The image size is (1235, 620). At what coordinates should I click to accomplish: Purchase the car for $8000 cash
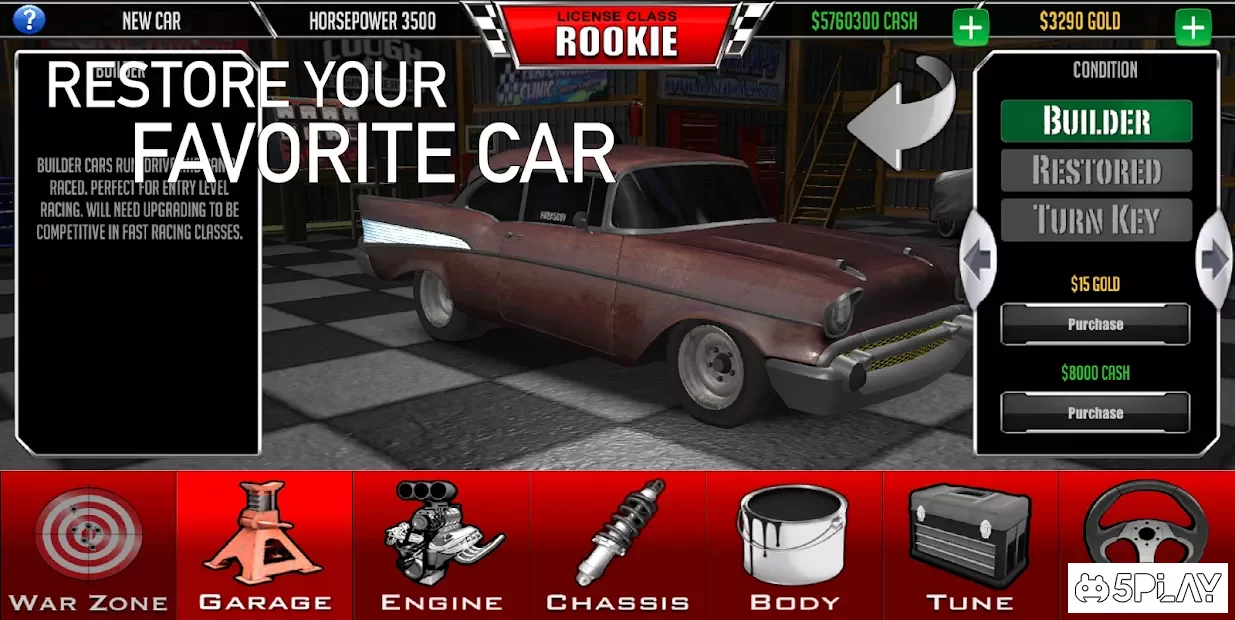point(1095,412)
